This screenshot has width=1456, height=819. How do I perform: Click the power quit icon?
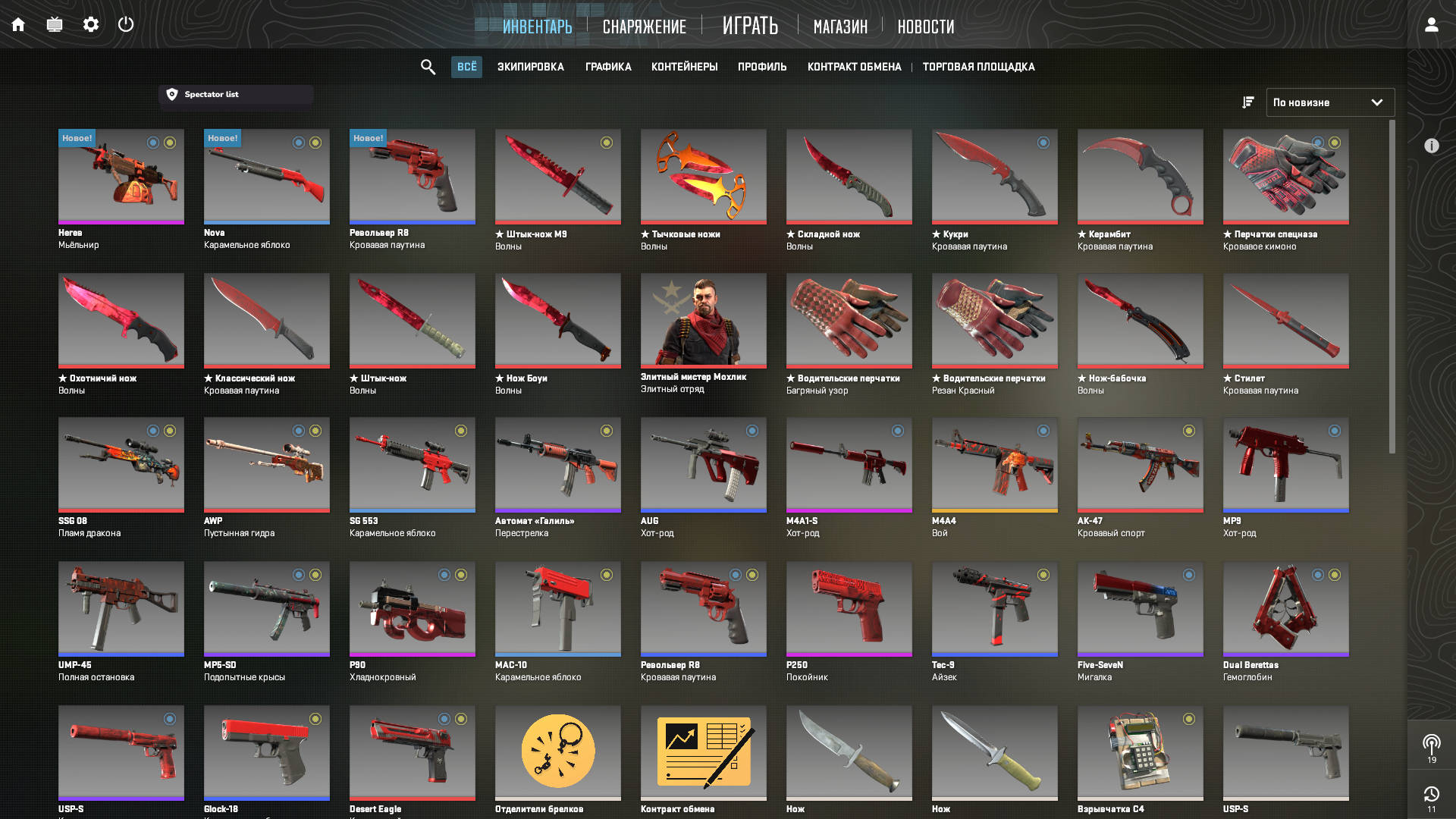pos(125,24)
